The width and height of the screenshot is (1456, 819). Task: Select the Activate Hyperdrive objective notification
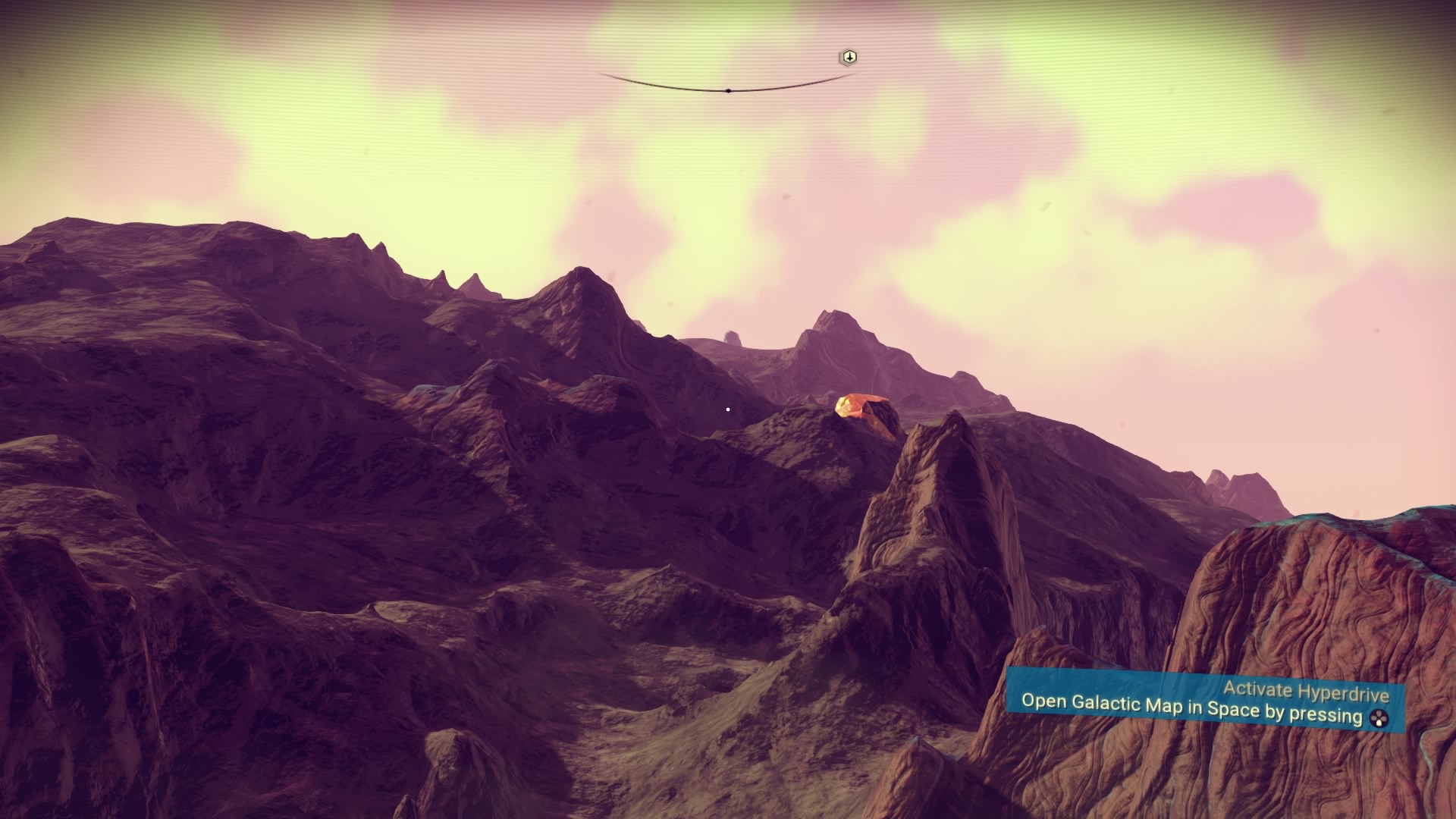(x=1204, y=703)
